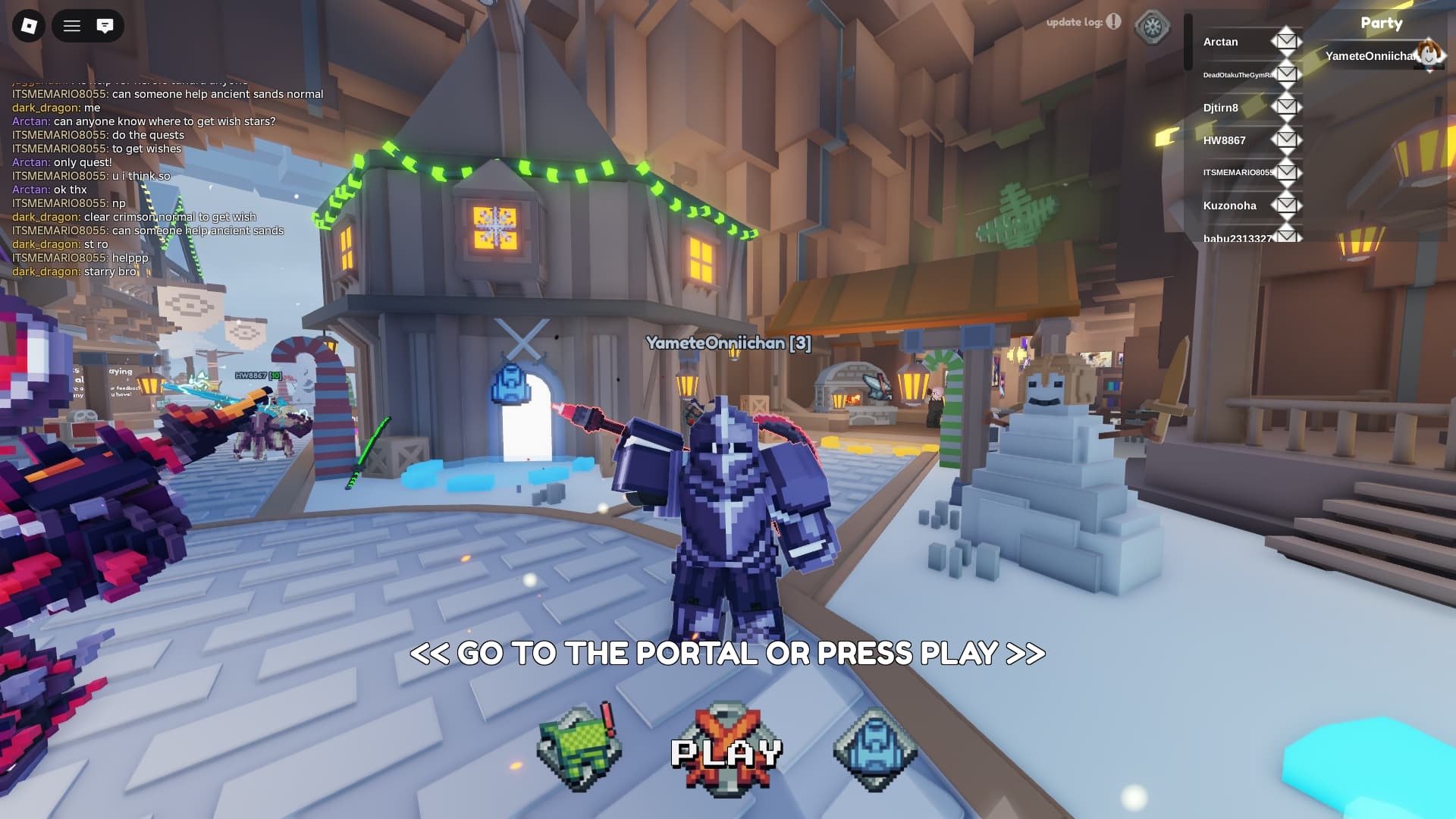The height and width of the screenshot is (819, 1456).
Task: Select Djtirn8 in the player list
Action: 1222,108
